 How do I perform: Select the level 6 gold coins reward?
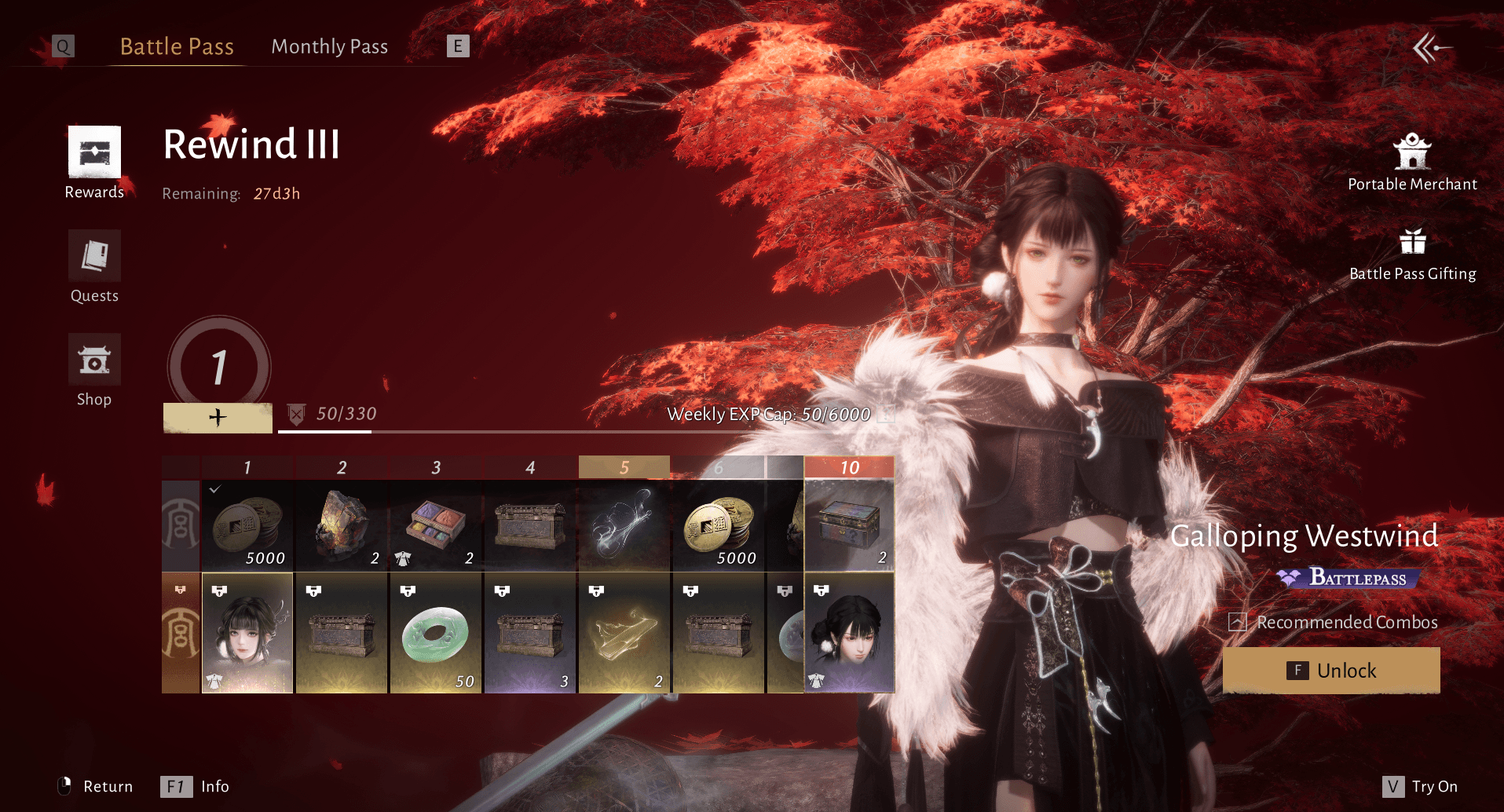[x=719, y=525]
